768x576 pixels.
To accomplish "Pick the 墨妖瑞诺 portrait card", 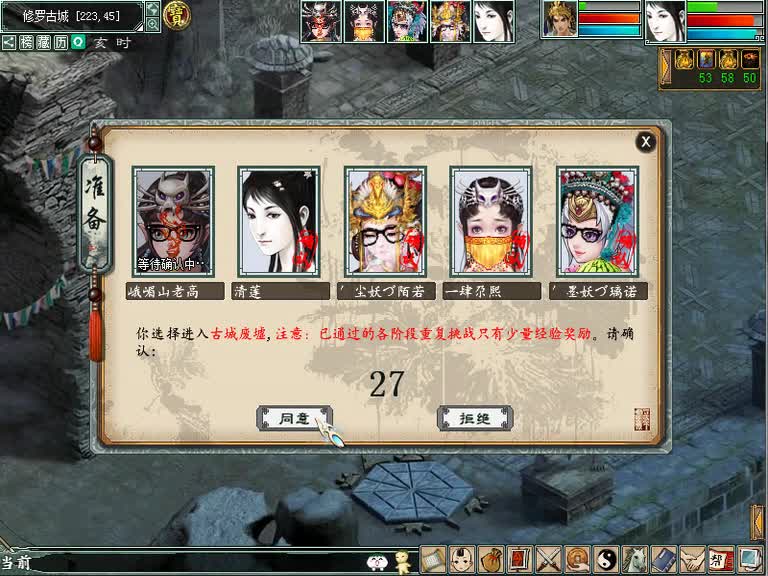I will (x=597, y=221).
